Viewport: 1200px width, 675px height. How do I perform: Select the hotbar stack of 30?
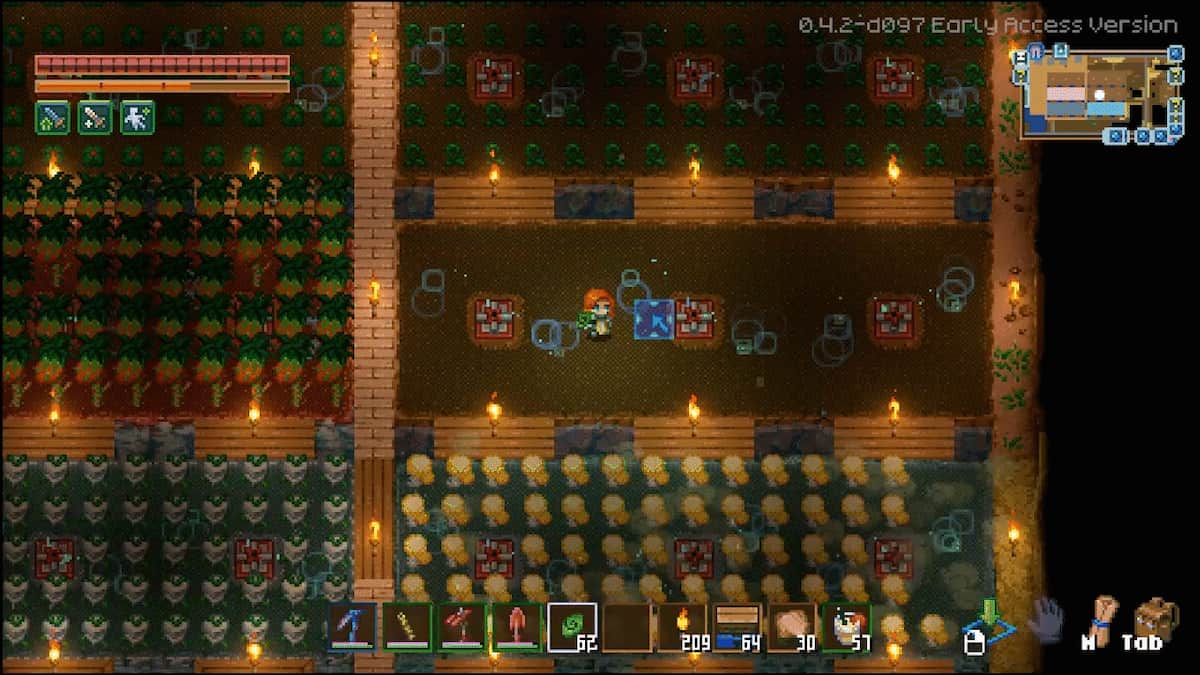click(790, 627)
